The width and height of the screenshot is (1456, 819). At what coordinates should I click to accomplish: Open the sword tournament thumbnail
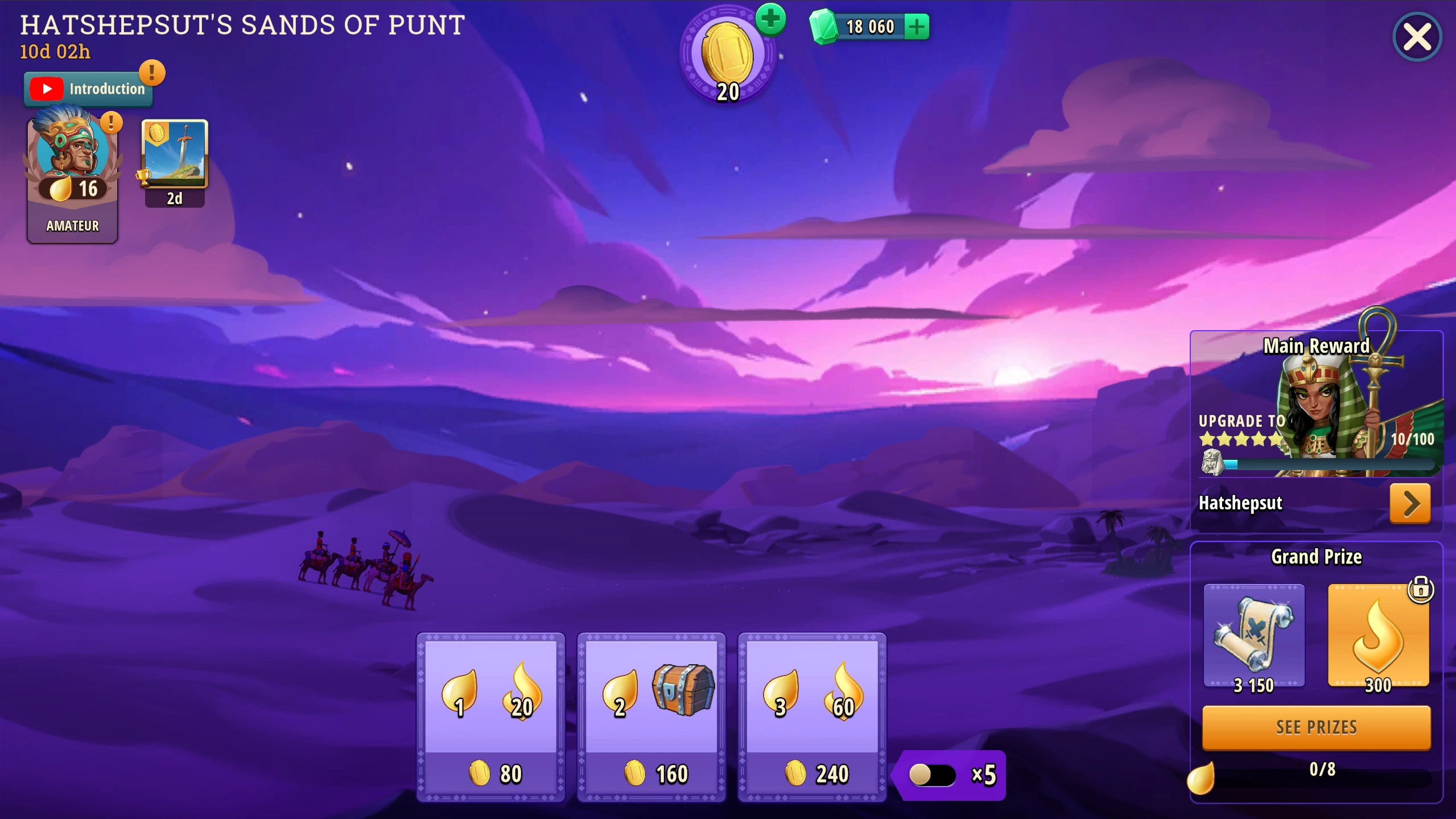point(175,155)
